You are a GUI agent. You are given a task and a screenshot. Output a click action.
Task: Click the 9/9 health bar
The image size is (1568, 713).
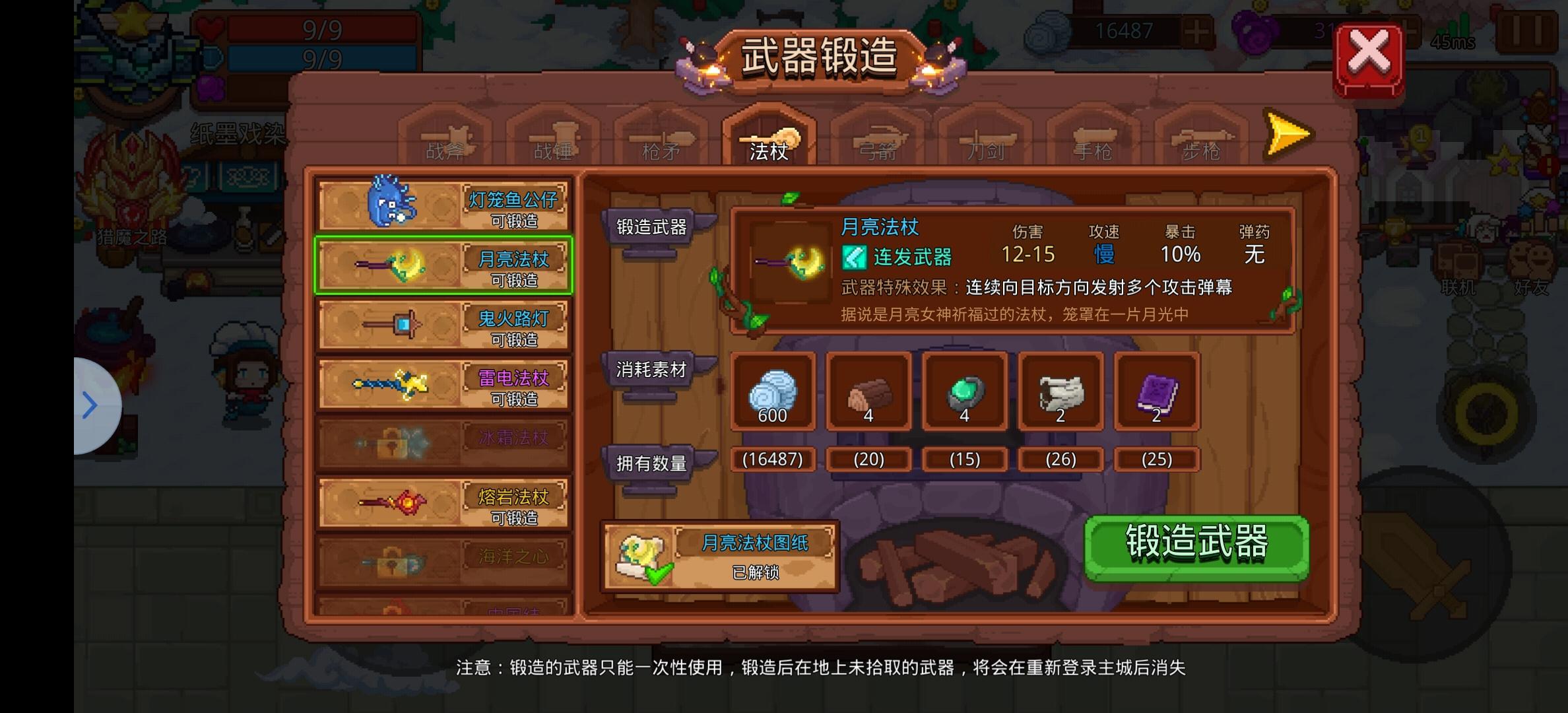click(x=323, y=28)
